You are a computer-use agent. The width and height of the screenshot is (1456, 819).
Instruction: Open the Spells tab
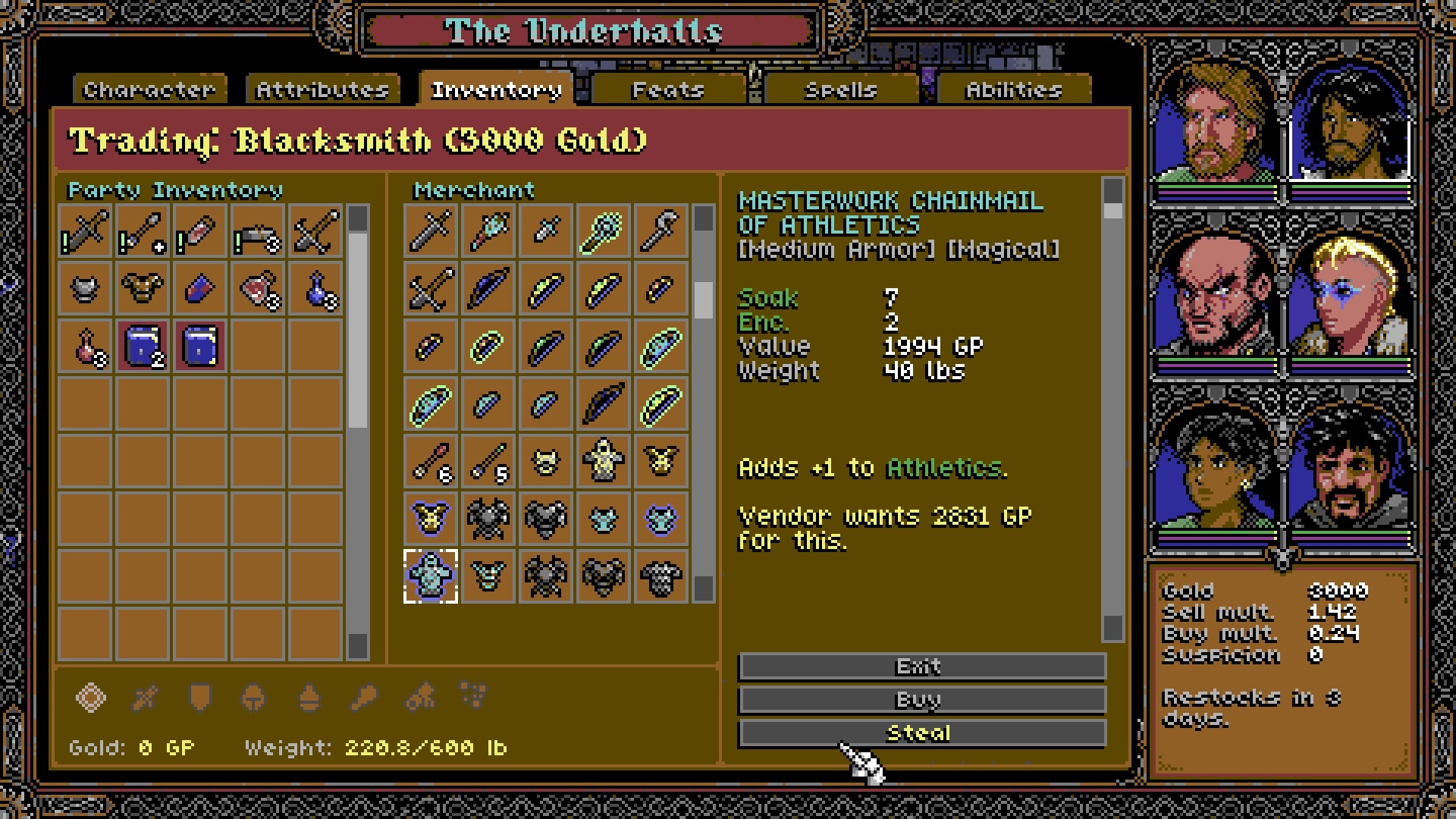840,89
